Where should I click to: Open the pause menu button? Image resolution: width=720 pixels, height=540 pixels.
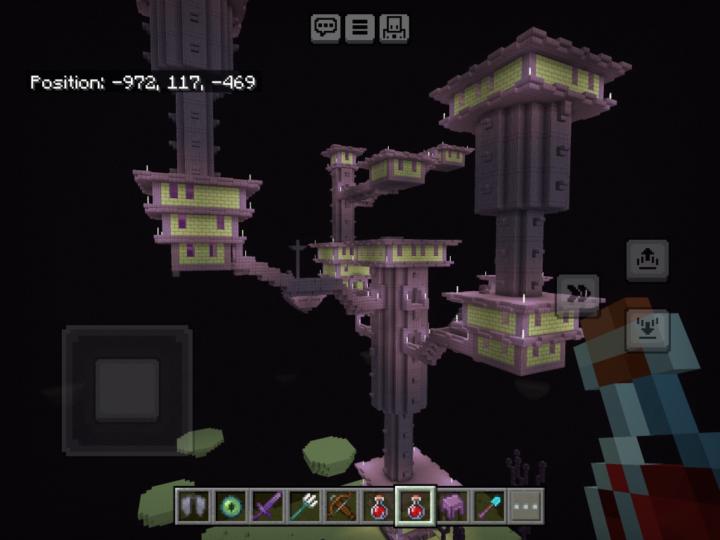pos(359,28)
